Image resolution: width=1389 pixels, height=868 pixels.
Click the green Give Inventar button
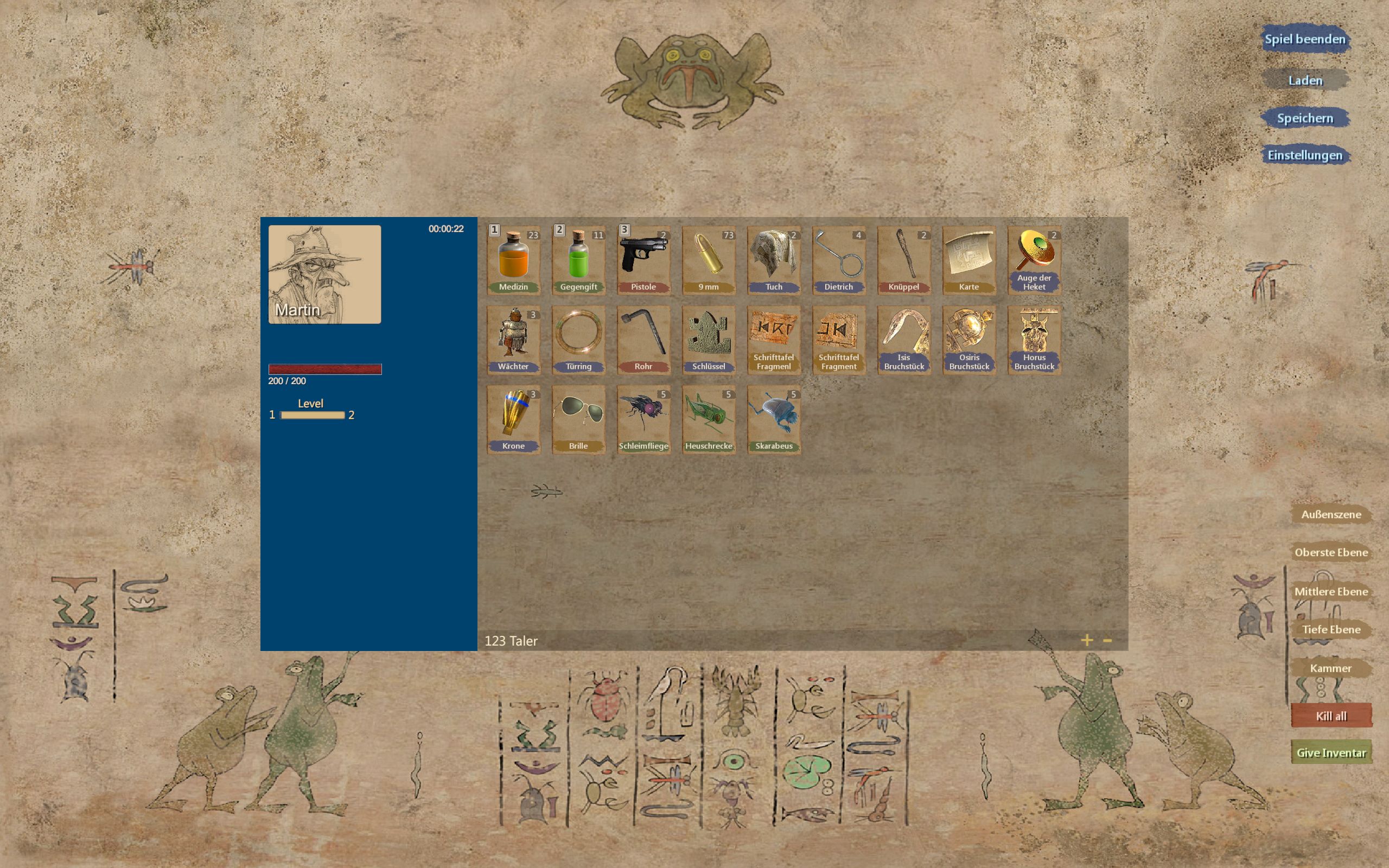[1330, 752]
